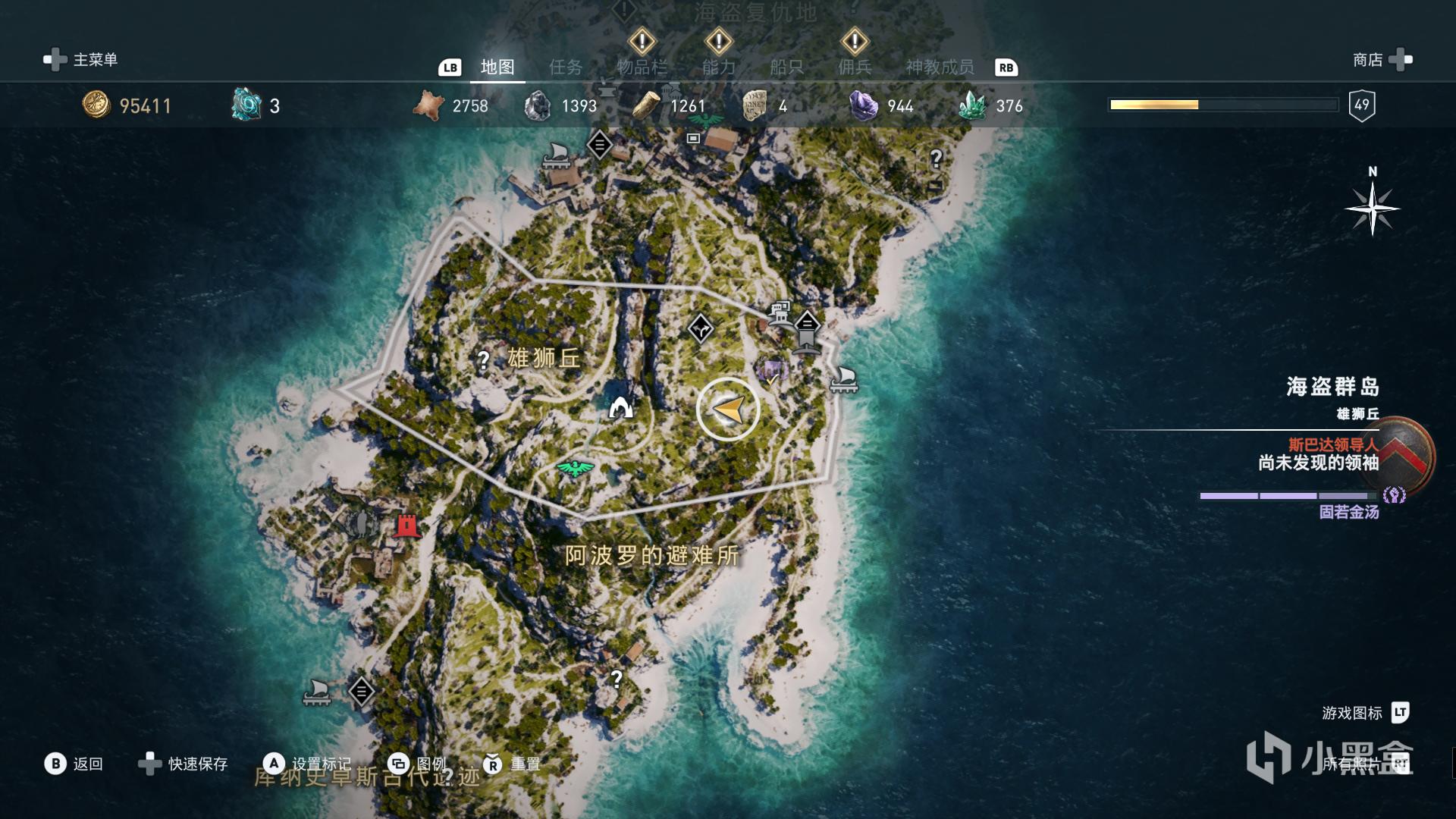This screenshot has height=819, width=1456.
Task: Click 重置 to reset the map view
Action: pos(512,764)
